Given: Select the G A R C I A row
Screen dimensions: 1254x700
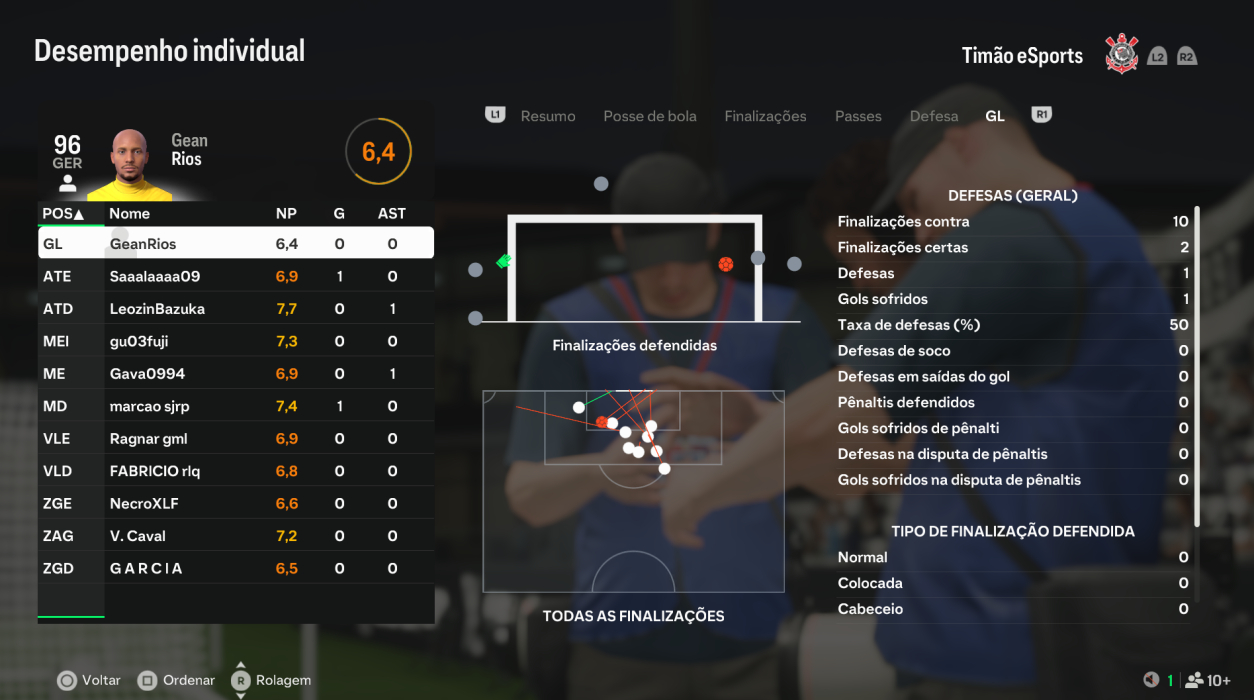Looking at the screenshot, I should (x=236, y=569).
